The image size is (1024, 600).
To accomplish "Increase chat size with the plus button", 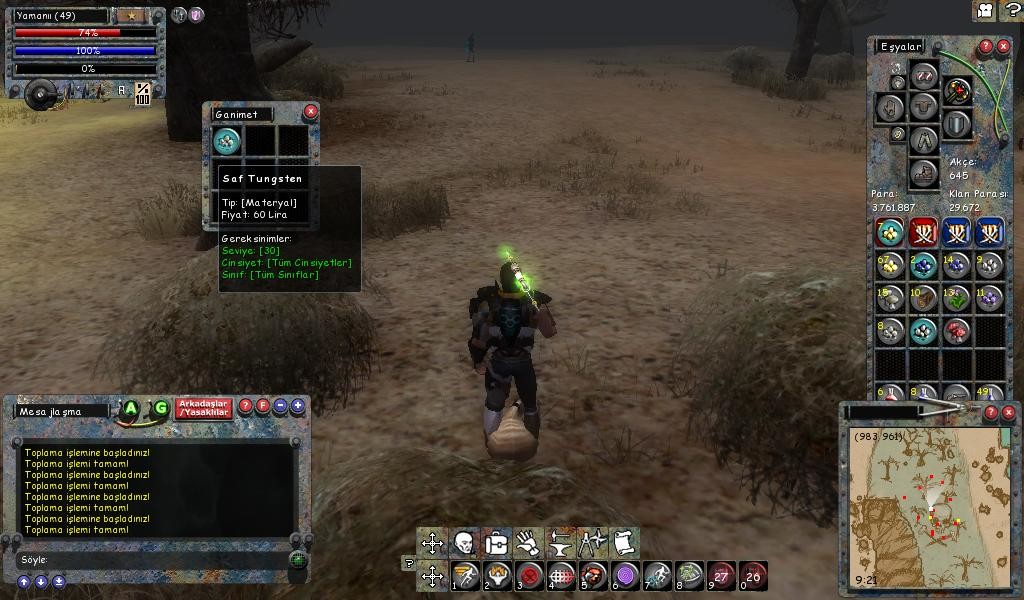I will point(297,406).
